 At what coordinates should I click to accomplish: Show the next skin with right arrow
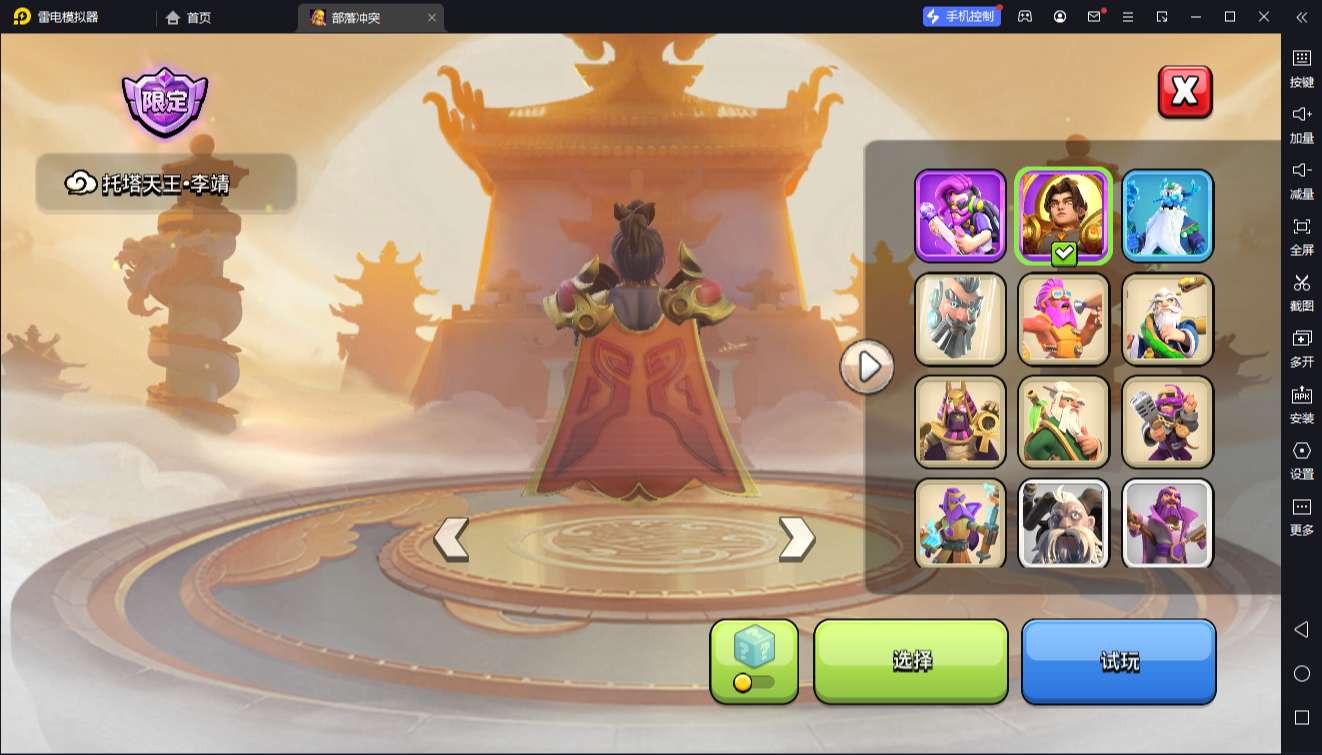796,539
